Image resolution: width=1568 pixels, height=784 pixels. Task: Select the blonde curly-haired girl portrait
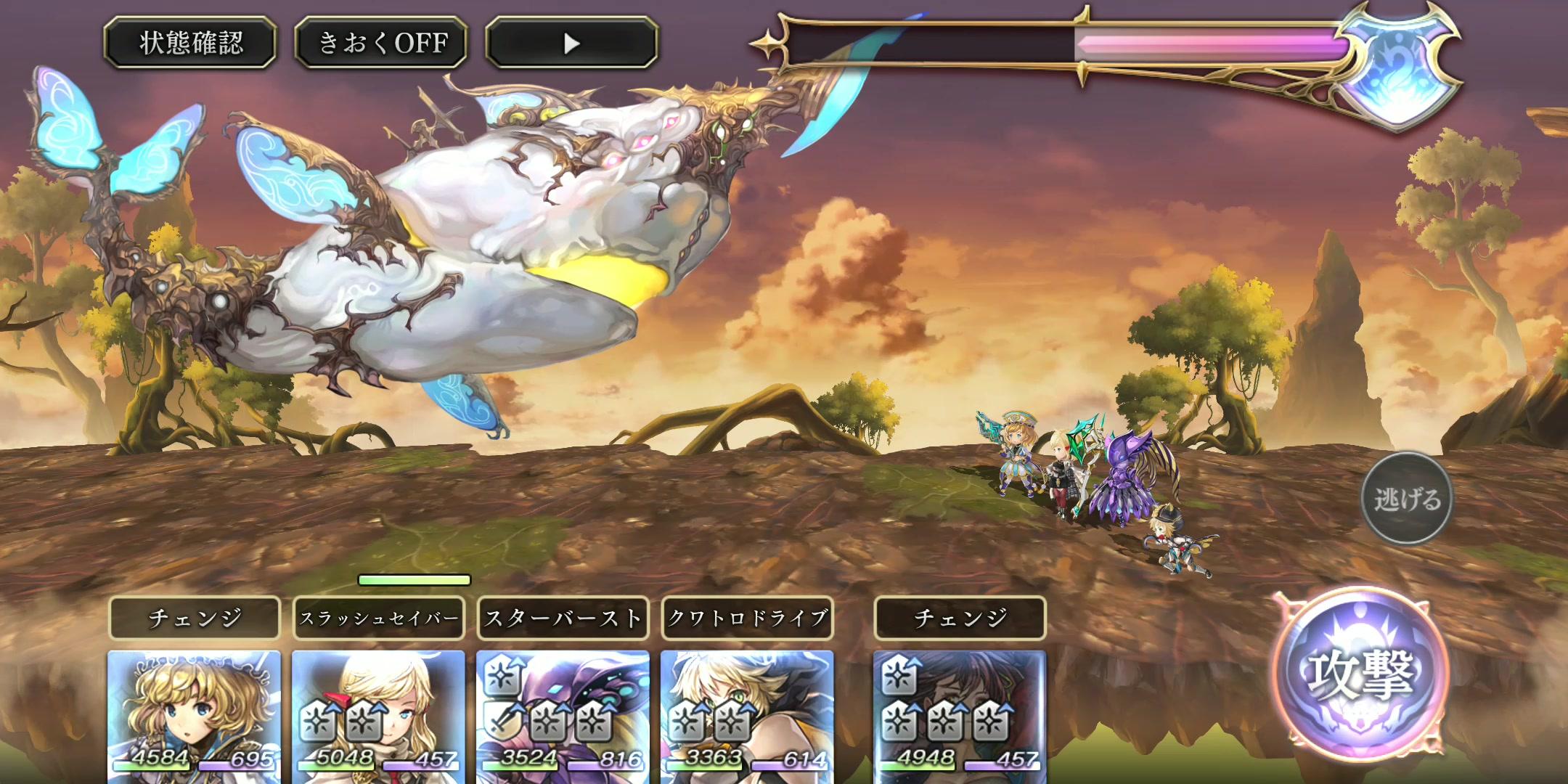click(194, 715)
